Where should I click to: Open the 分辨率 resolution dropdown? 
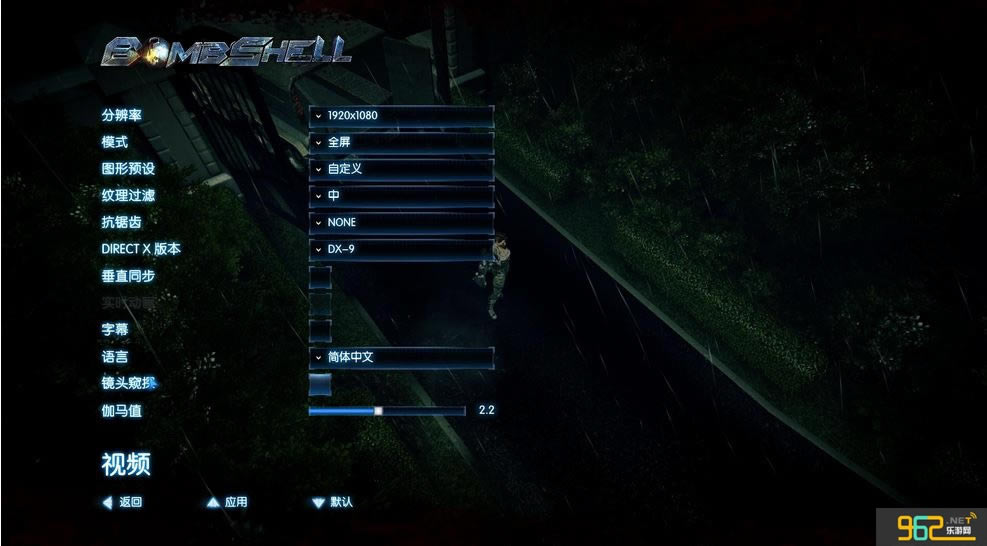point(401,116)
